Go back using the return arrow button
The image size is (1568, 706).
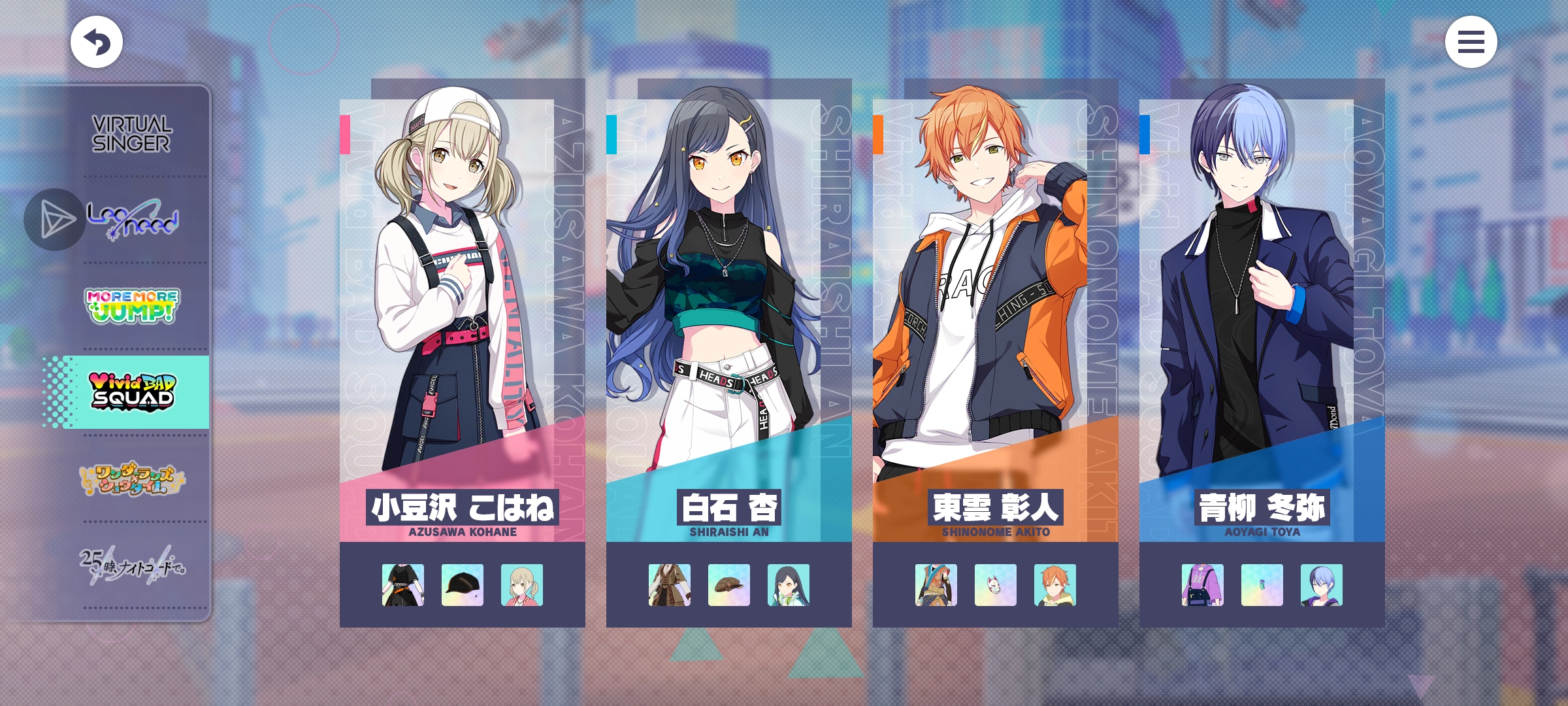click(x=97, y=42)
